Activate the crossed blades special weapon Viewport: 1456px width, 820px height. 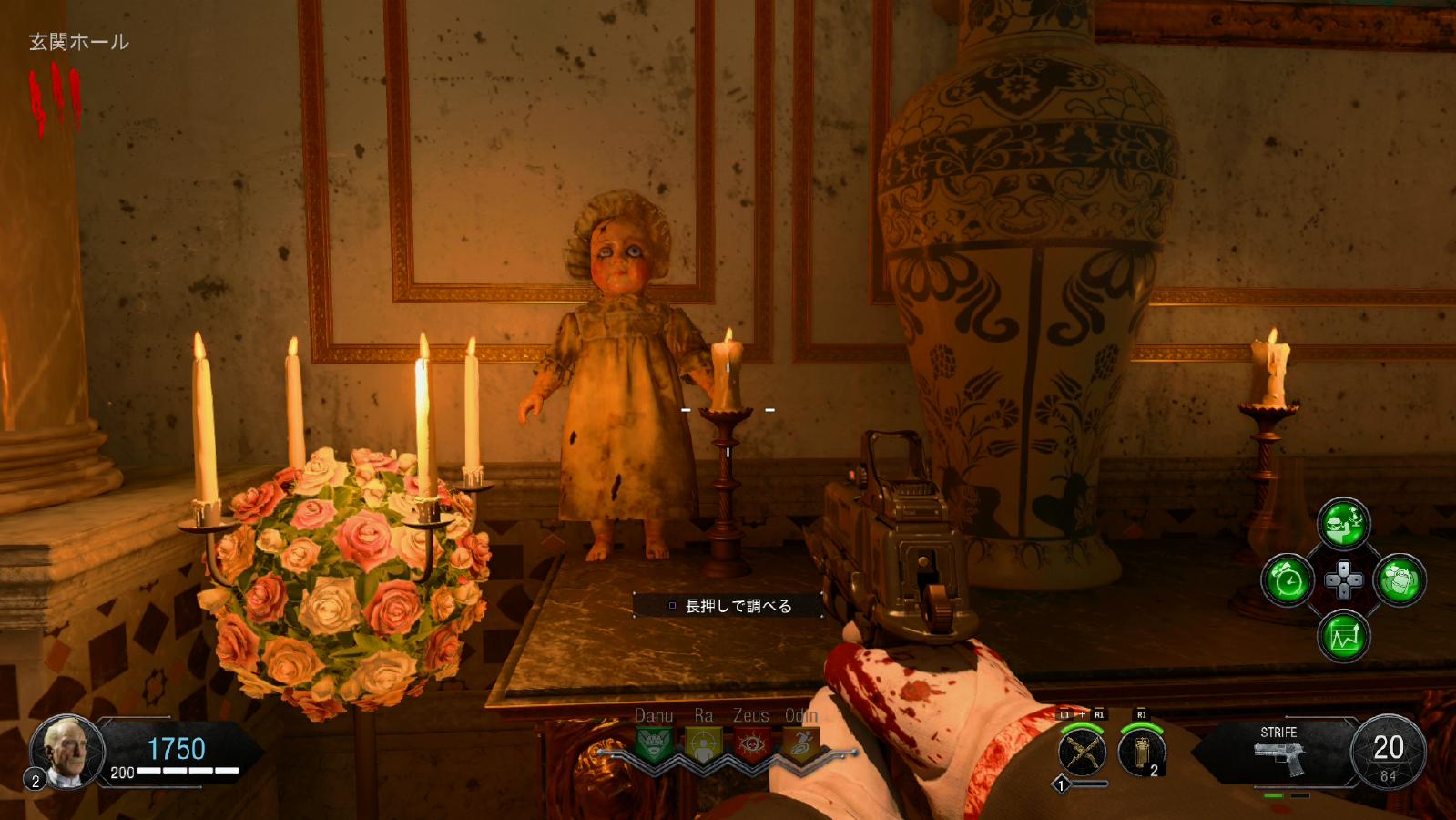pyautogui.click(x=1082, y=753)
